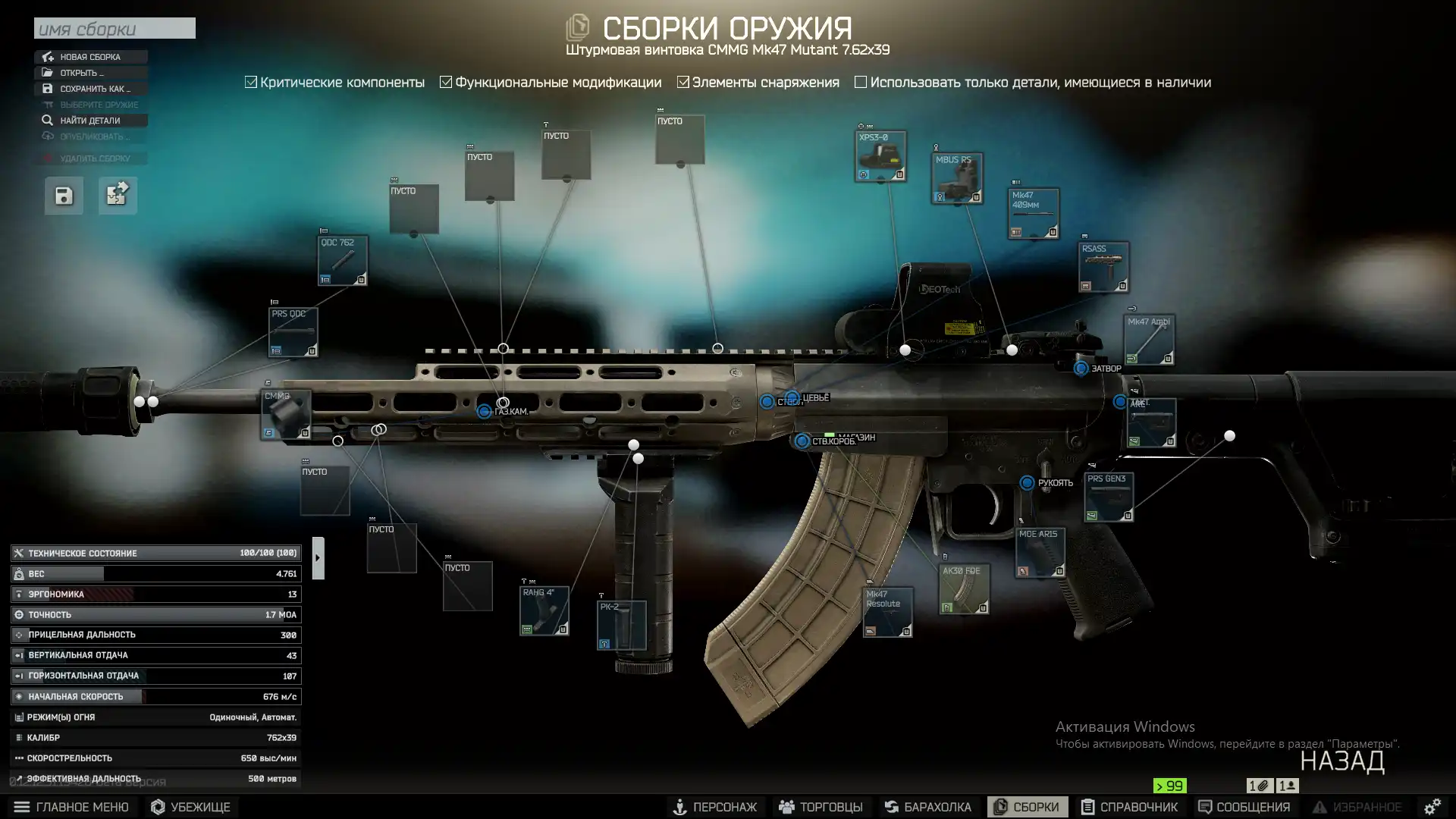Open the Барахолка flea market tab

pos(928,807)
